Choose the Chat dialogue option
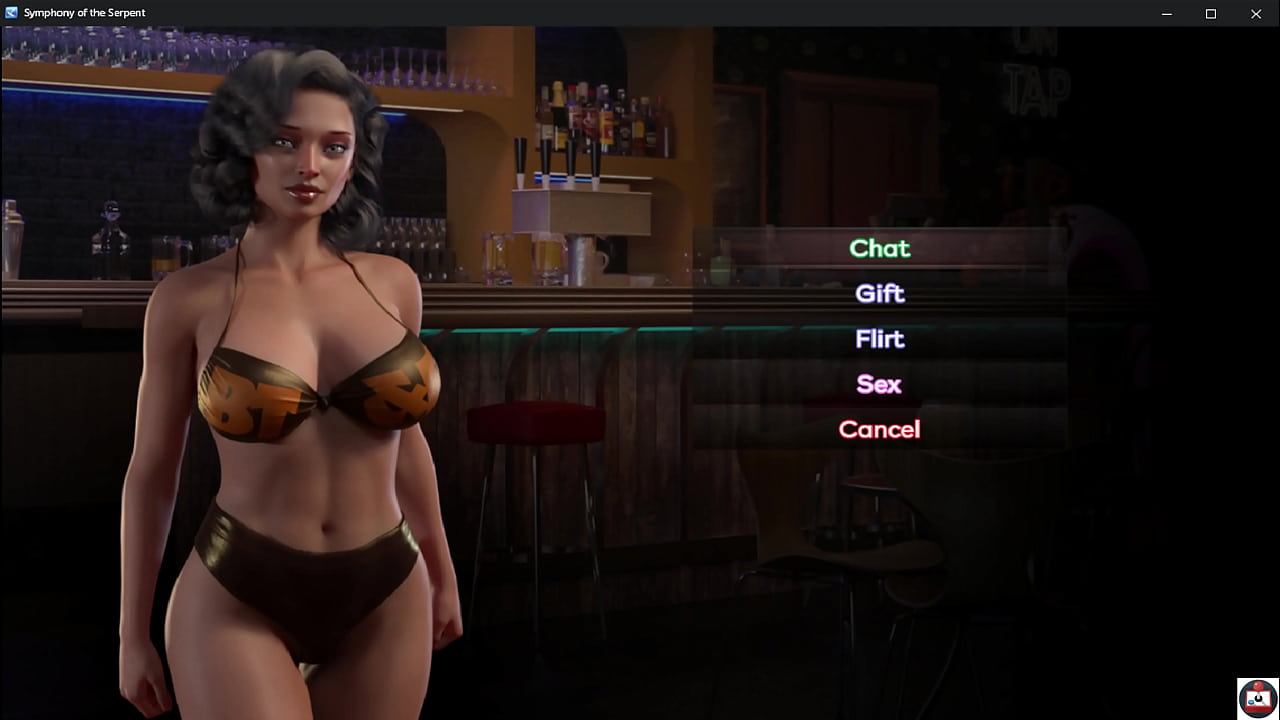 879,248
